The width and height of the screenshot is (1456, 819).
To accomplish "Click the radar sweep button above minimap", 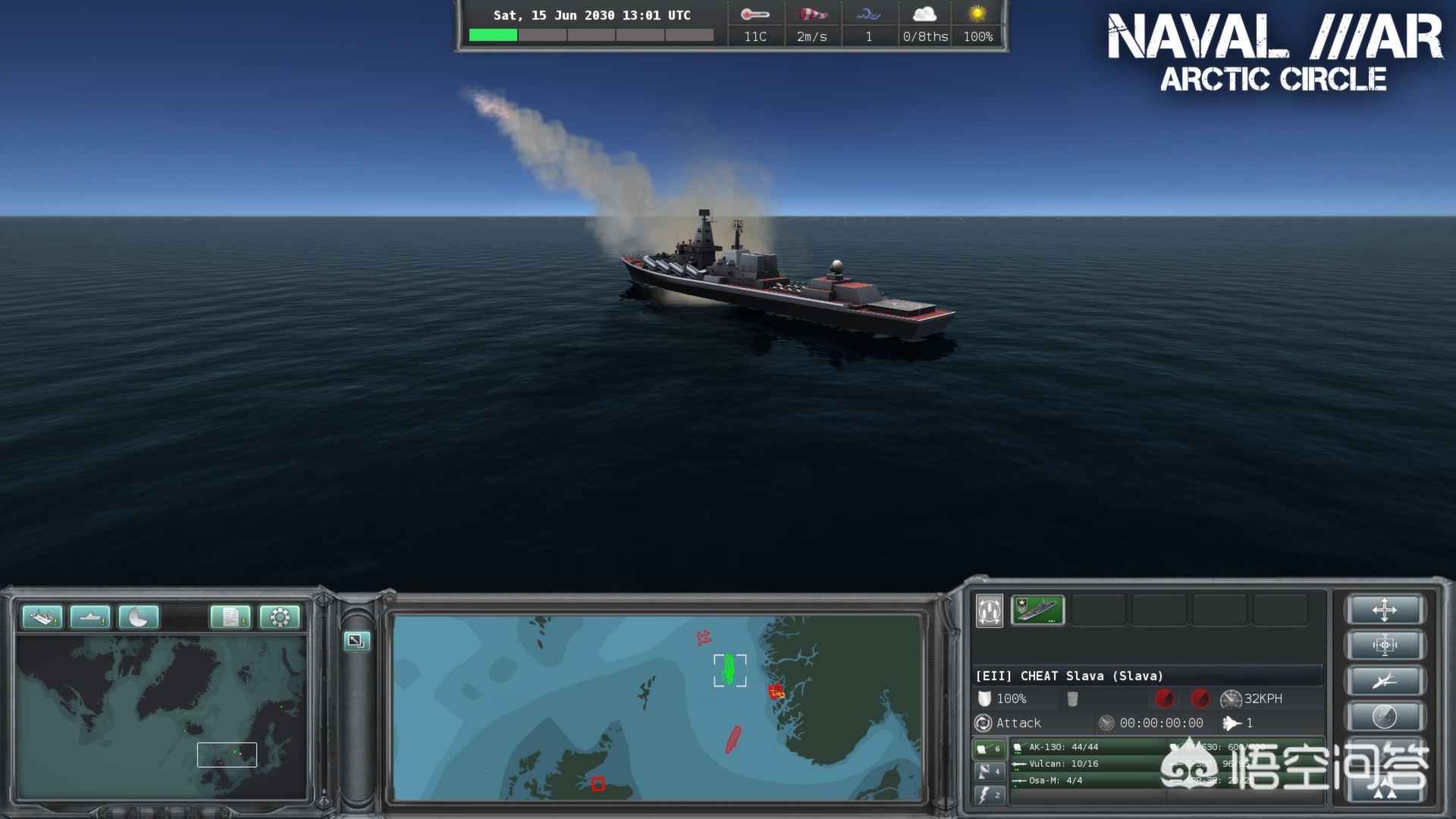I will pyautogui.click(x=138, y=617).
